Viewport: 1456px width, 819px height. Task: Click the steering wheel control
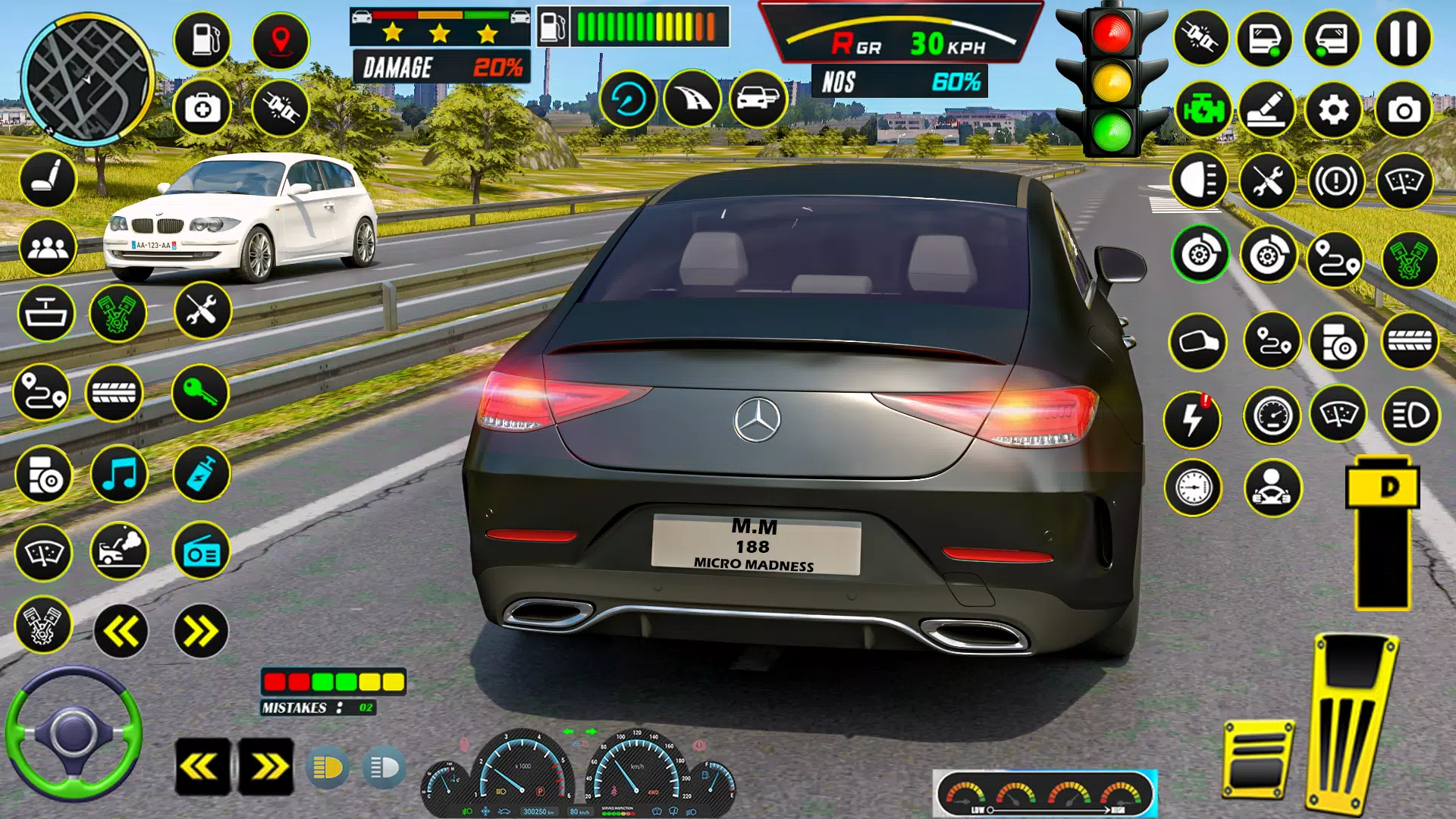[x=74, y=733]
